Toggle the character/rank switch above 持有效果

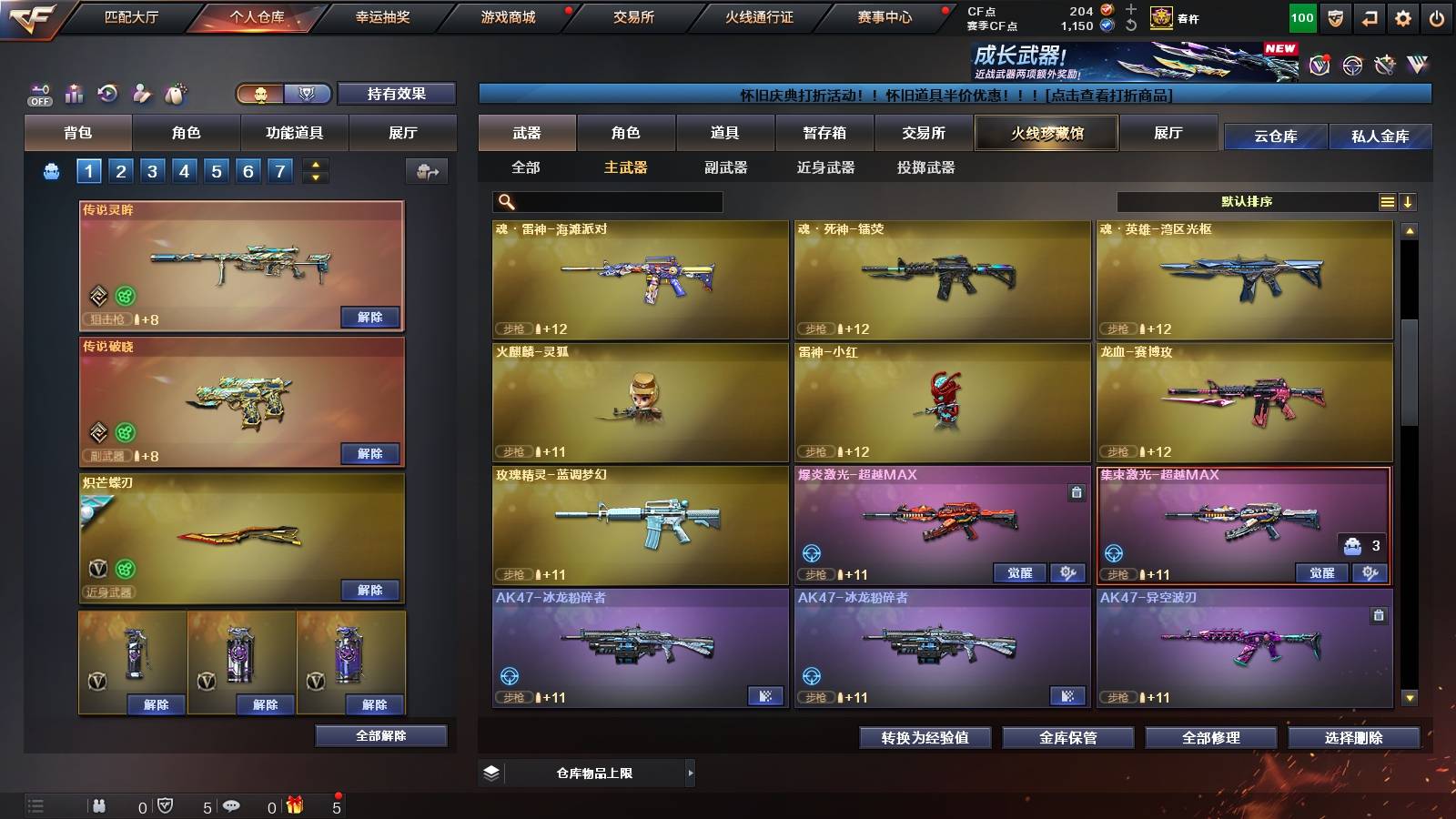click(x=282, y=94)
